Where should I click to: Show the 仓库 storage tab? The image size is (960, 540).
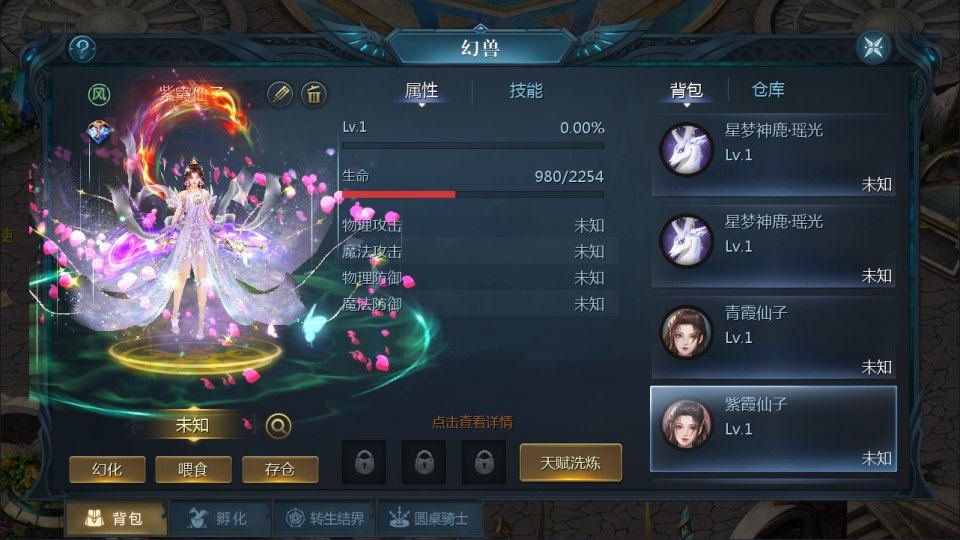(768, 90)
